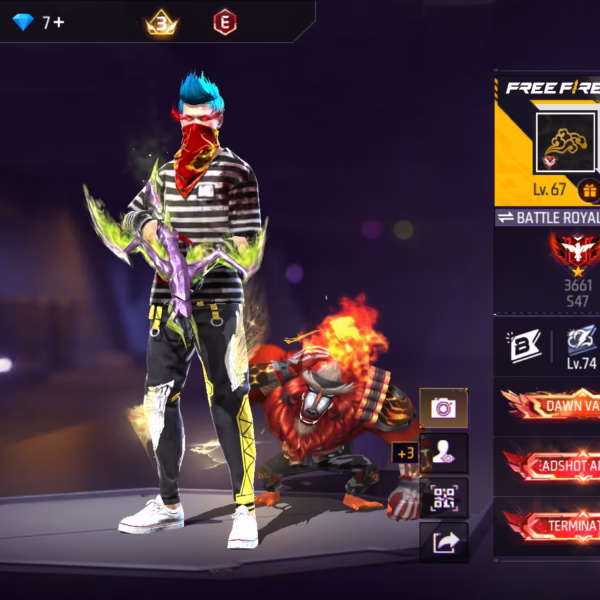Click the orange gift box icon

coord(589,190)
